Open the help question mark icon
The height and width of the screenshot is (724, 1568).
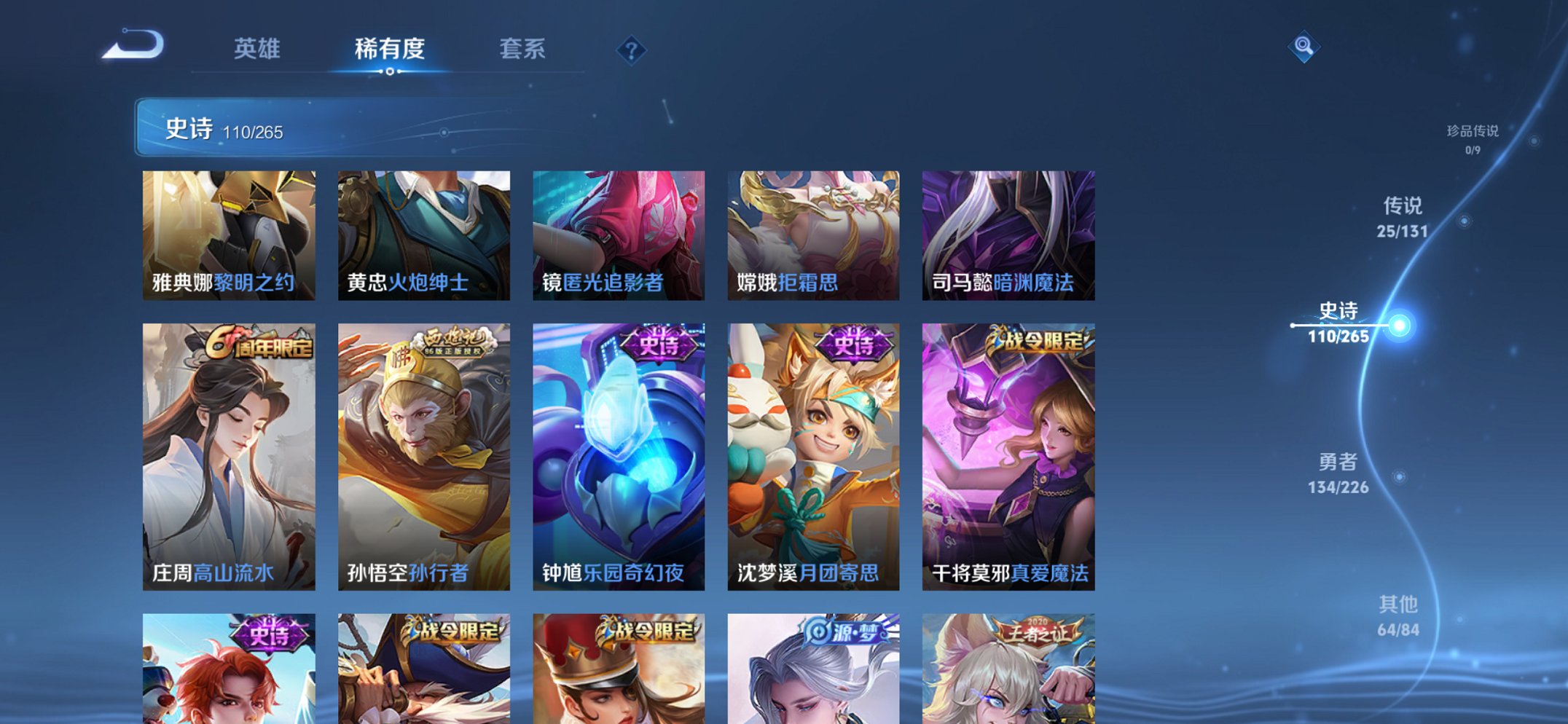pos(631,50)
